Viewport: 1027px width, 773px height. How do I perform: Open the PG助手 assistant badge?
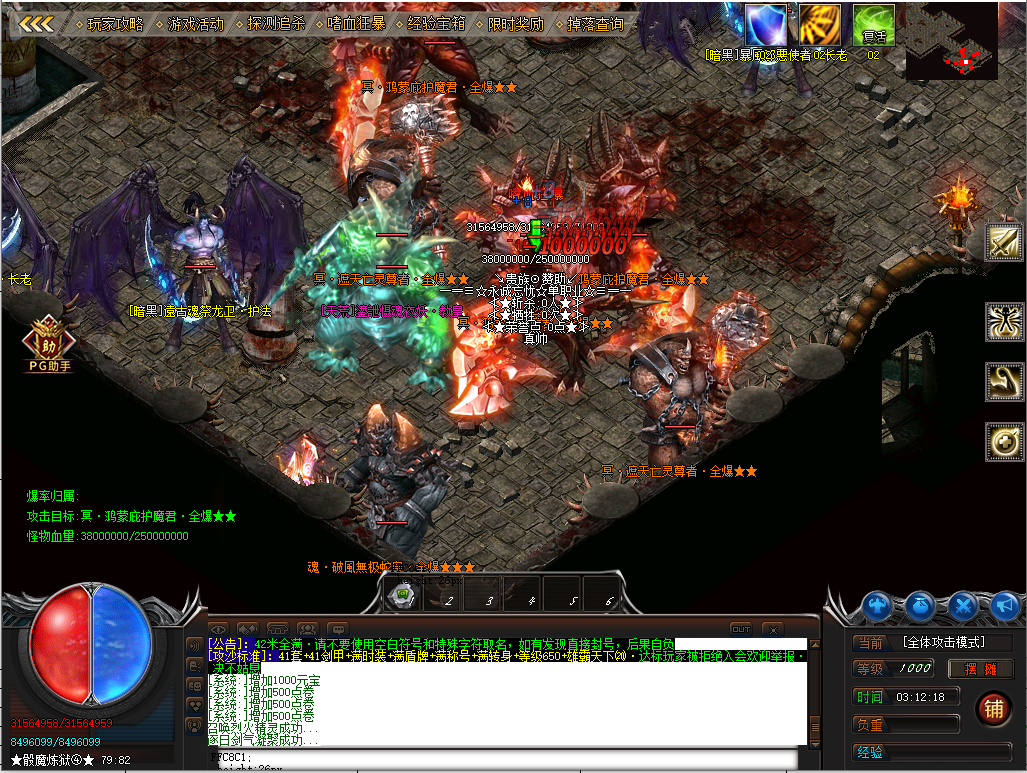tap(48, 342)
